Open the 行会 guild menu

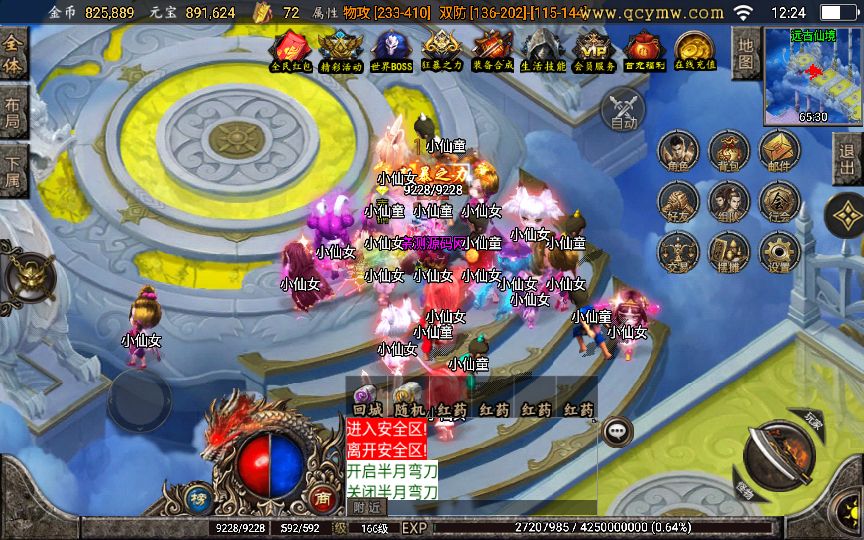pyautogui.click(x=778, y=202)
